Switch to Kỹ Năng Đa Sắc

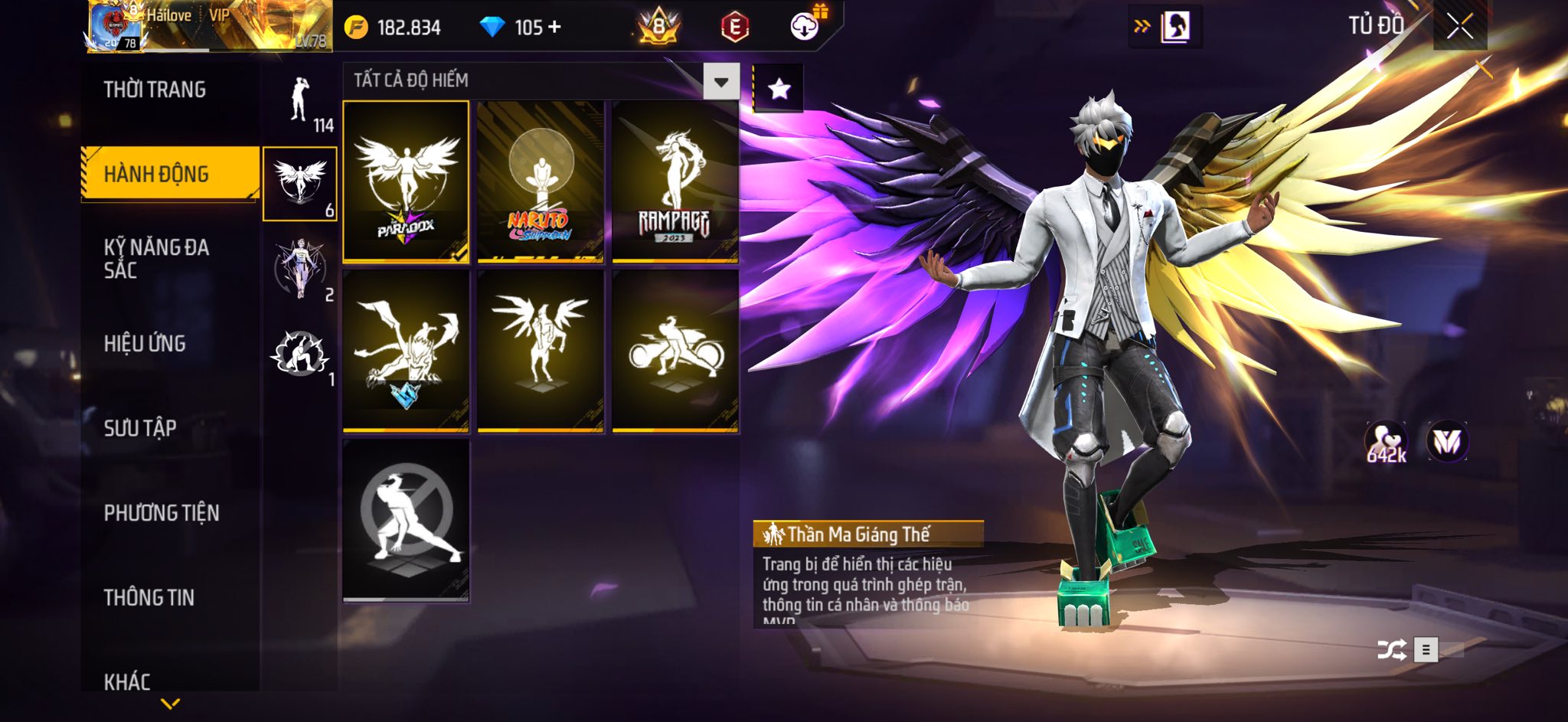157,258
